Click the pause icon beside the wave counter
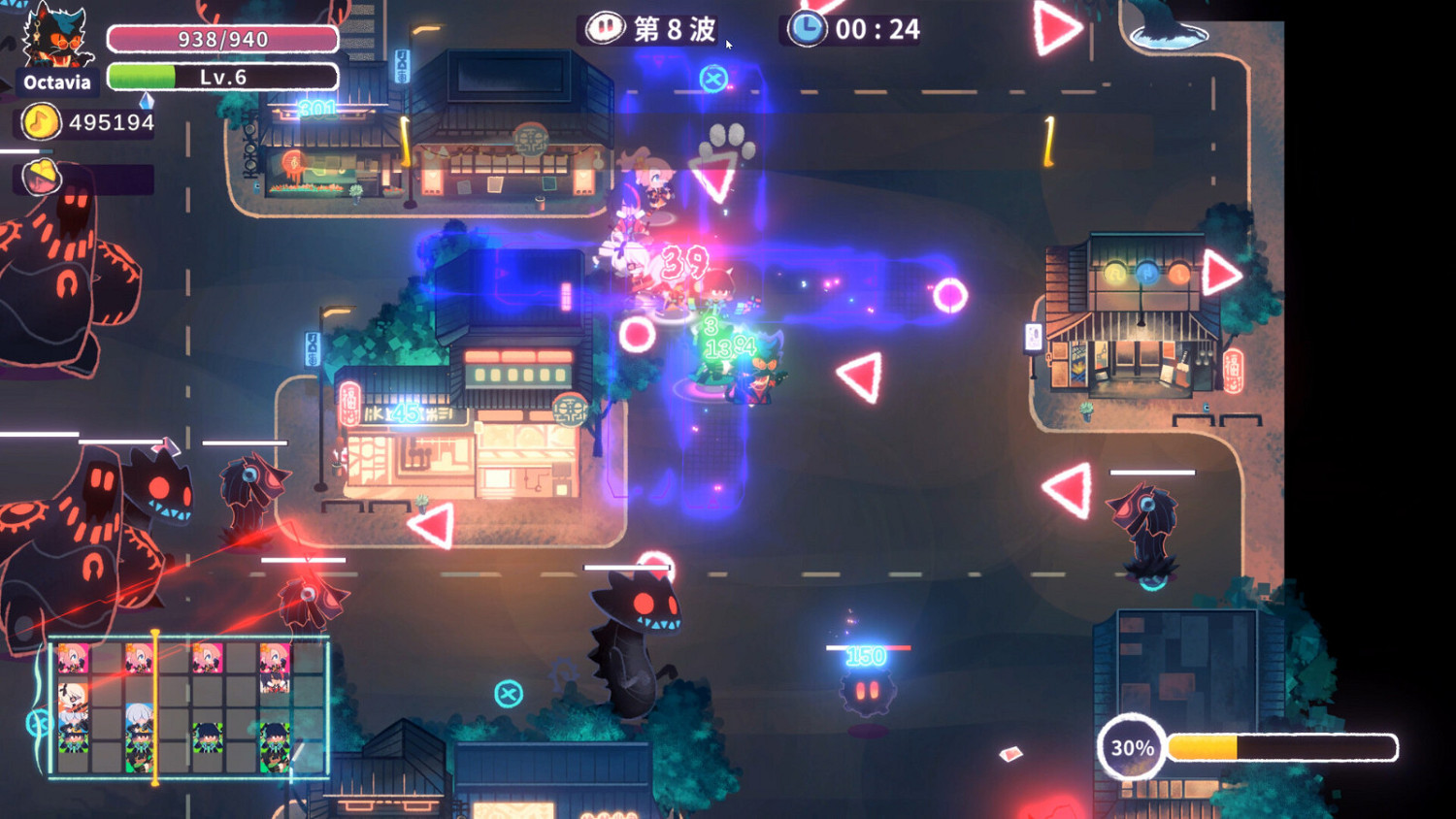Image resolution: width=1456 pixels, height=819 pixels. [608, 29]
